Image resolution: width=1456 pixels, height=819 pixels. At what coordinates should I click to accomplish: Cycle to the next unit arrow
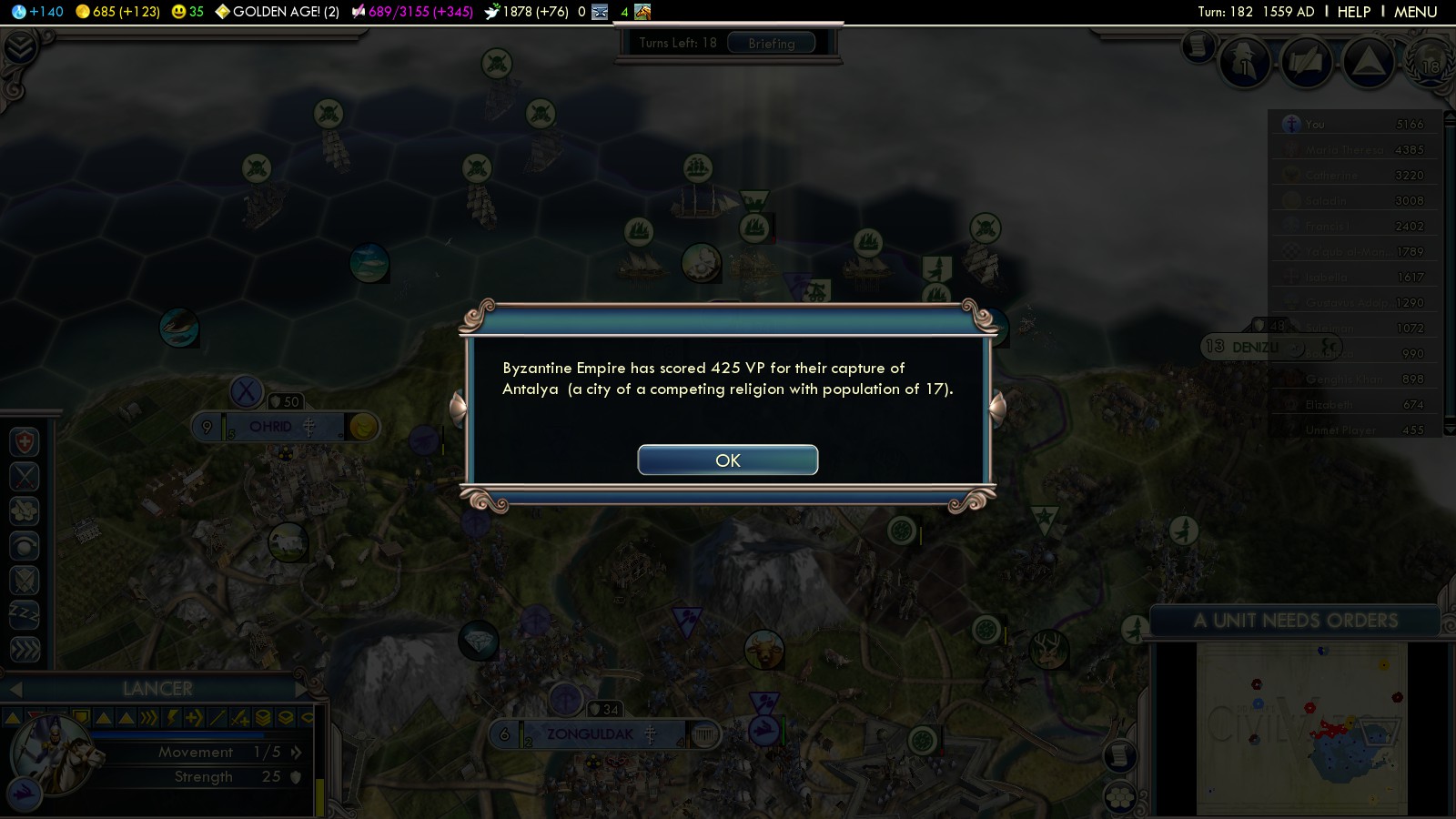point(301,689)
